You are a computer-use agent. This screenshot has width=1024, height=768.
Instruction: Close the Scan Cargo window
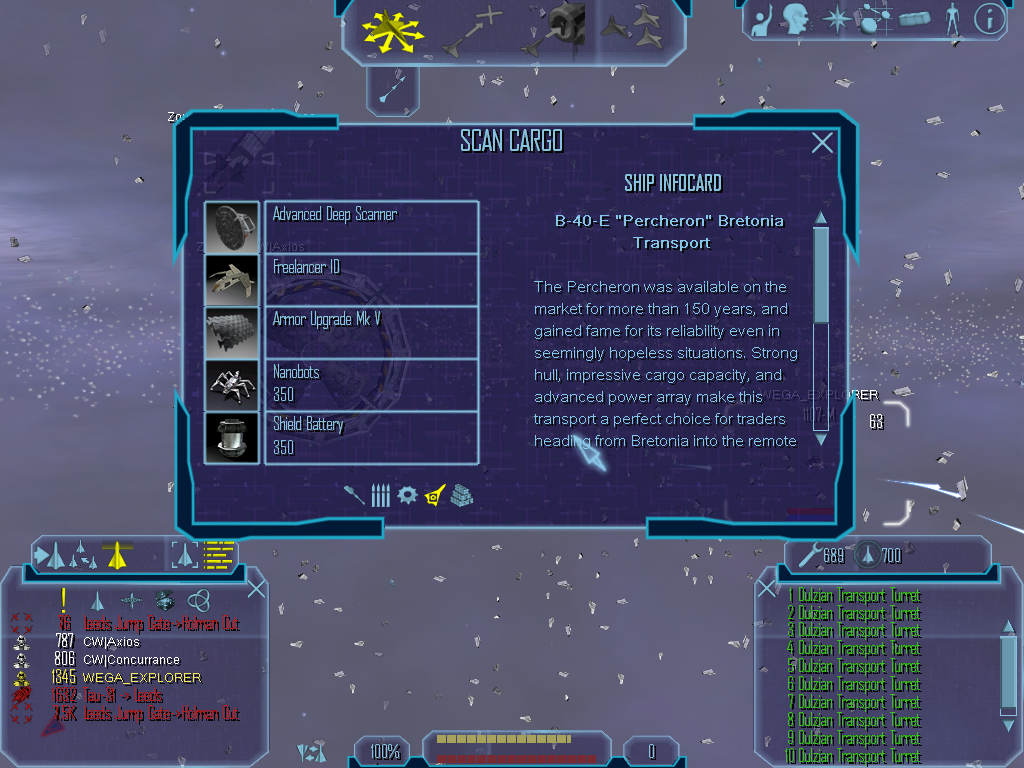pos(822,143)
